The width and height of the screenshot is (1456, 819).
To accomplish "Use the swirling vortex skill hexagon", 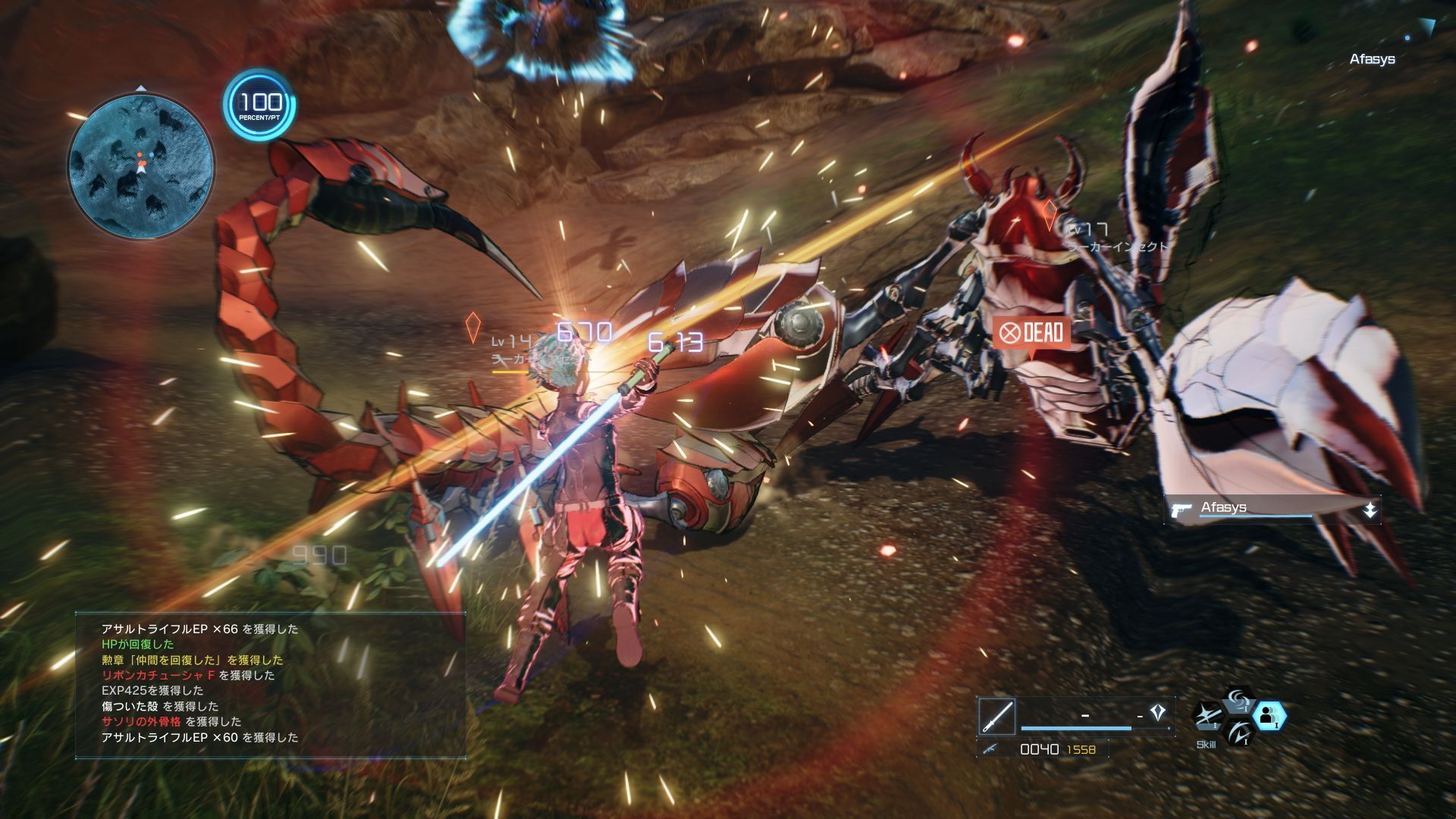I will (x=1238, y=700).
